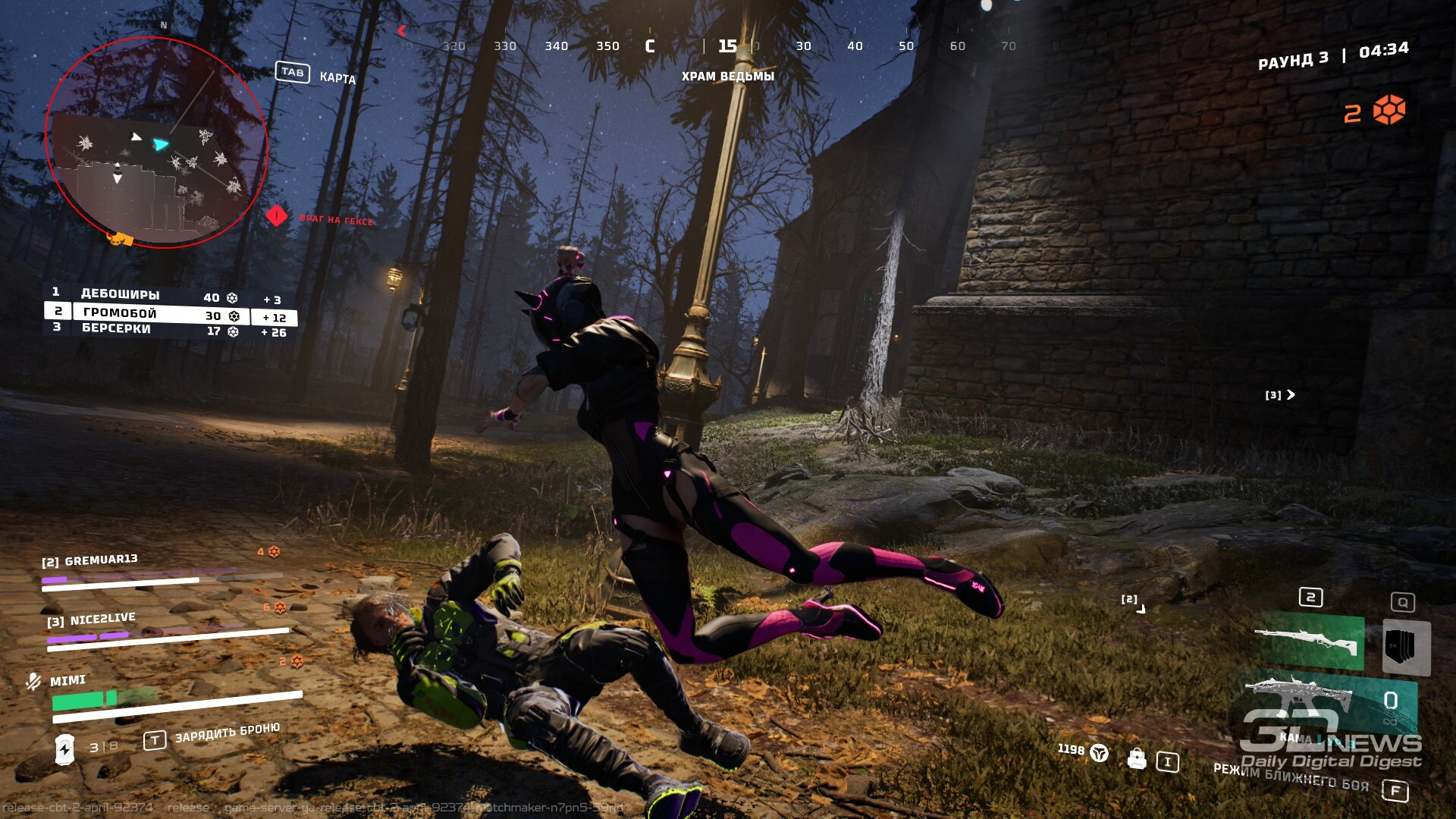Select the lever-action rifle weapon slot

[1309, 643]
